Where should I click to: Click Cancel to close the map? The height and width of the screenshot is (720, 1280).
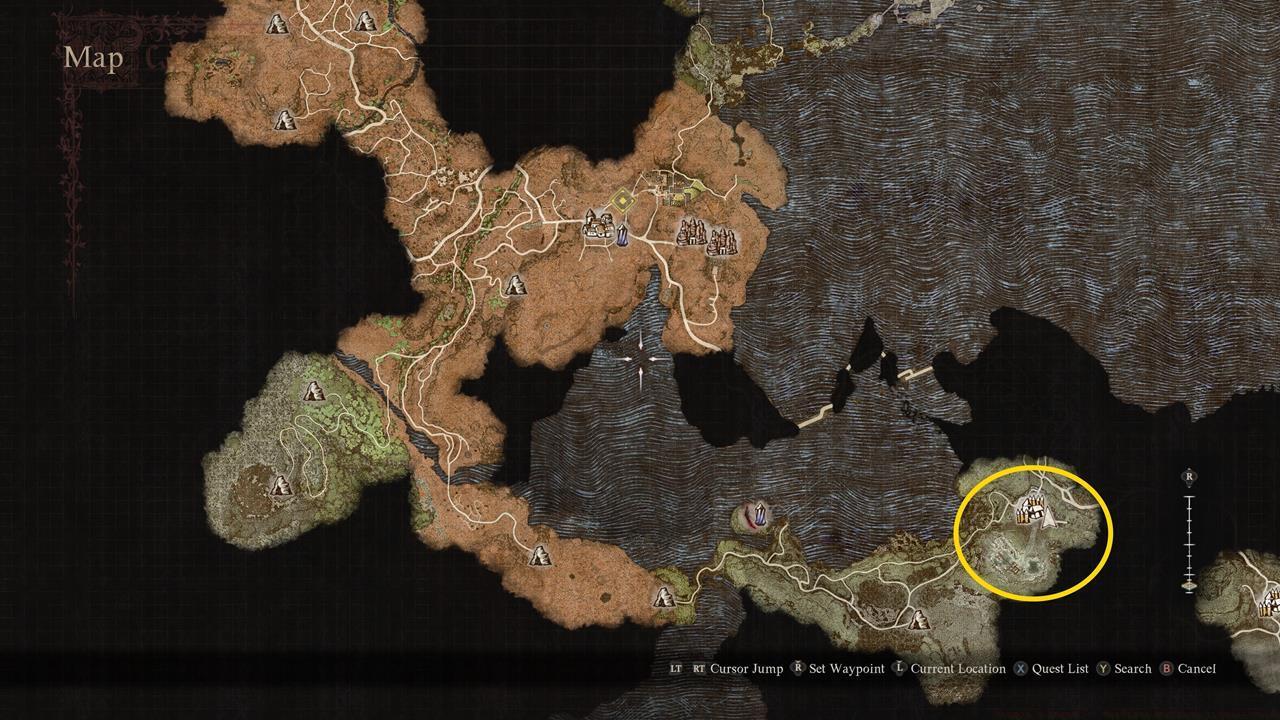(x=1197, y=668)
